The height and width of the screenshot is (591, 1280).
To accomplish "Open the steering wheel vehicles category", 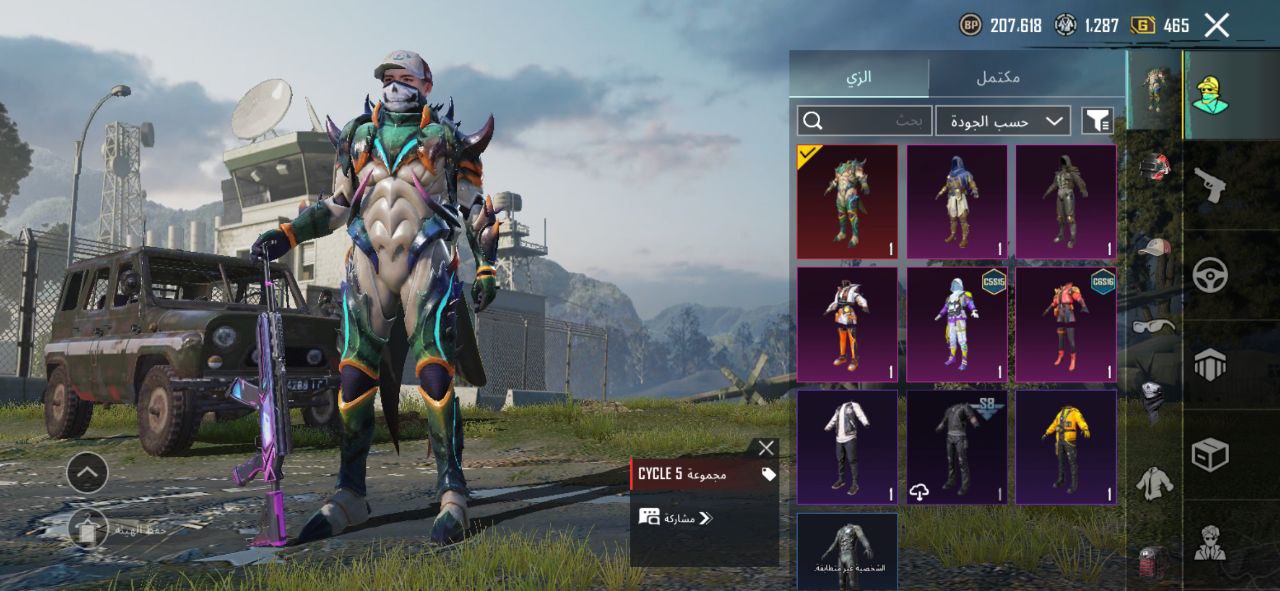I will tap(1210, 274).
